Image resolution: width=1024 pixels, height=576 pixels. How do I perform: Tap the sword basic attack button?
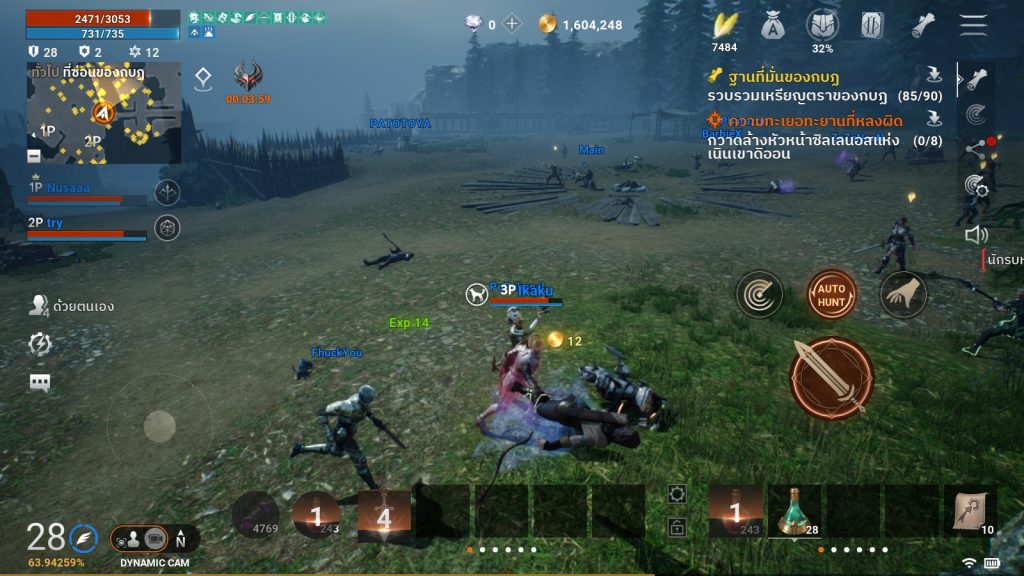click(831, 378)
